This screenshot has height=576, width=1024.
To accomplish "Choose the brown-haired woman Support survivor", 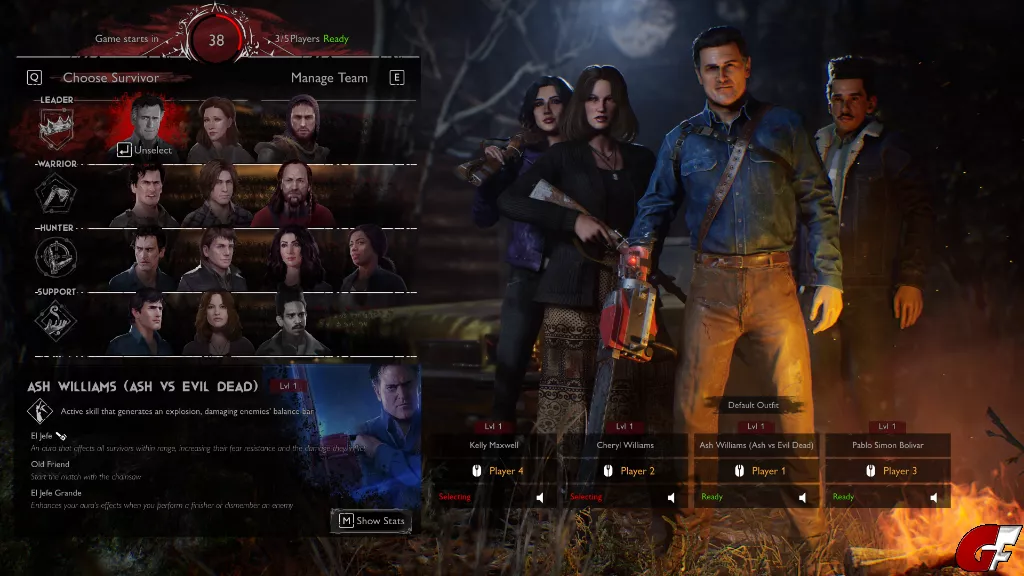I will pos(218,322).
